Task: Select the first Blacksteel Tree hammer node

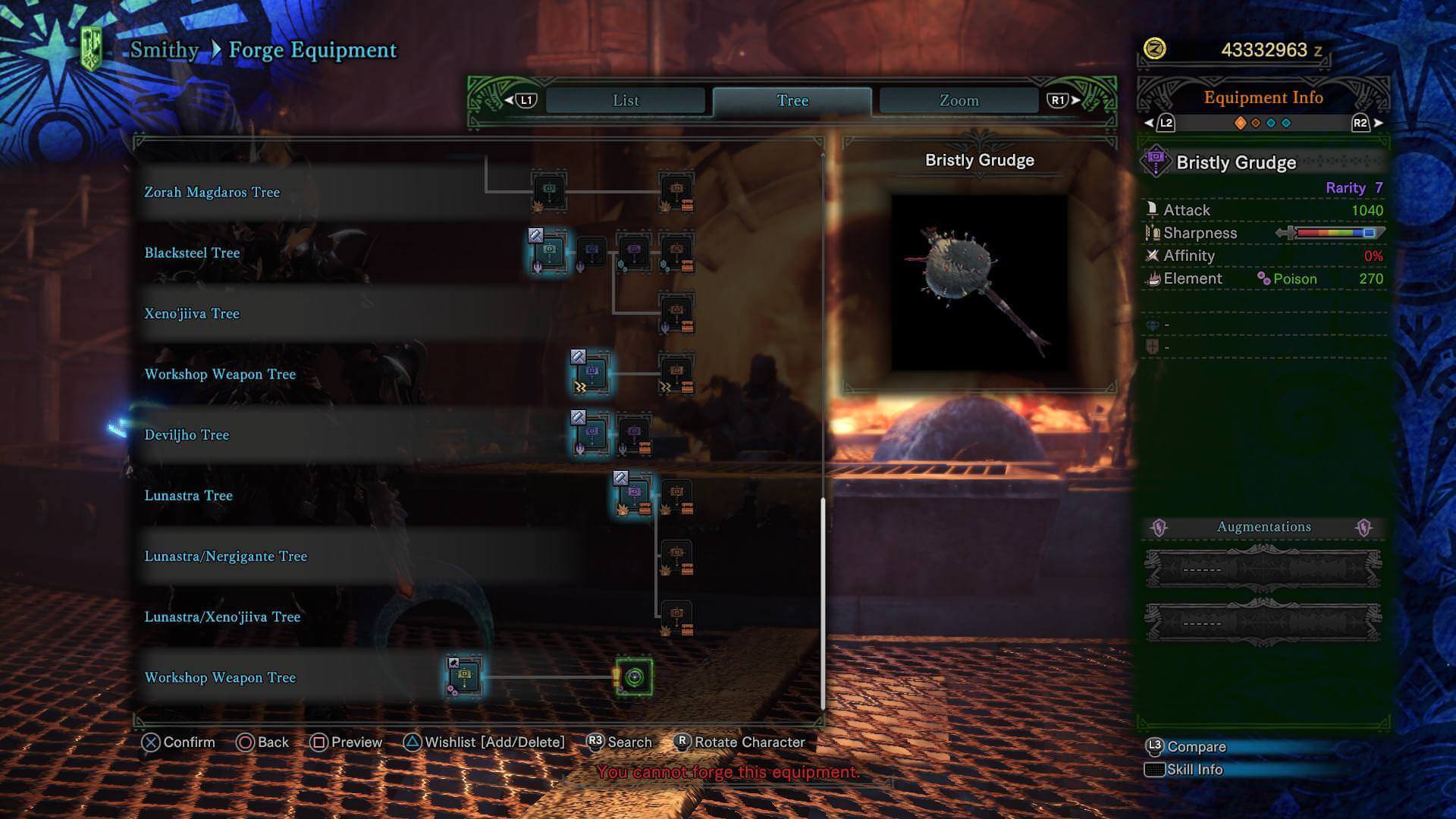Action: coord(549,253)
